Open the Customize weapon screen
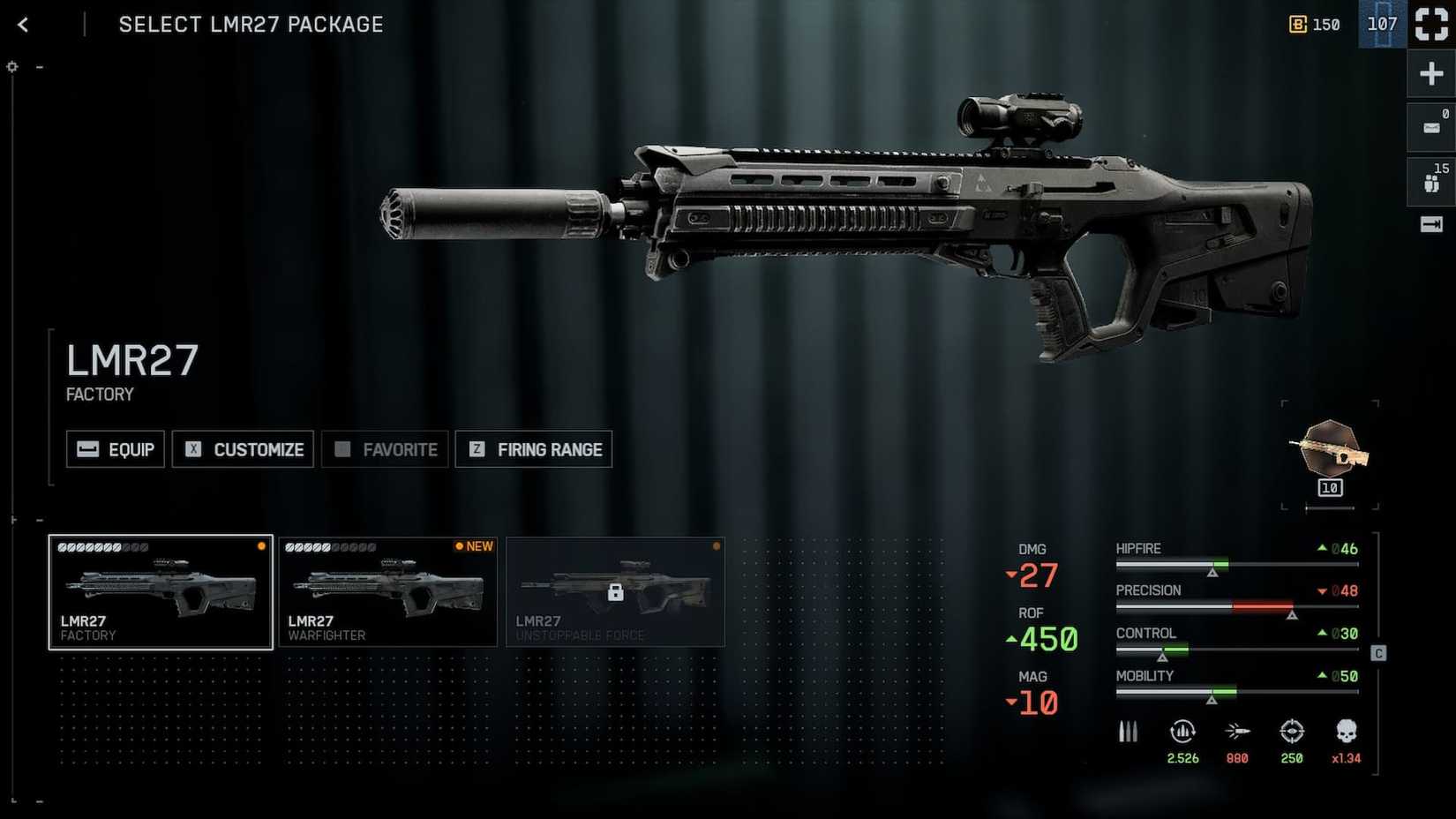This screenshot has height=819, width=1456. (x=244, y=449)
